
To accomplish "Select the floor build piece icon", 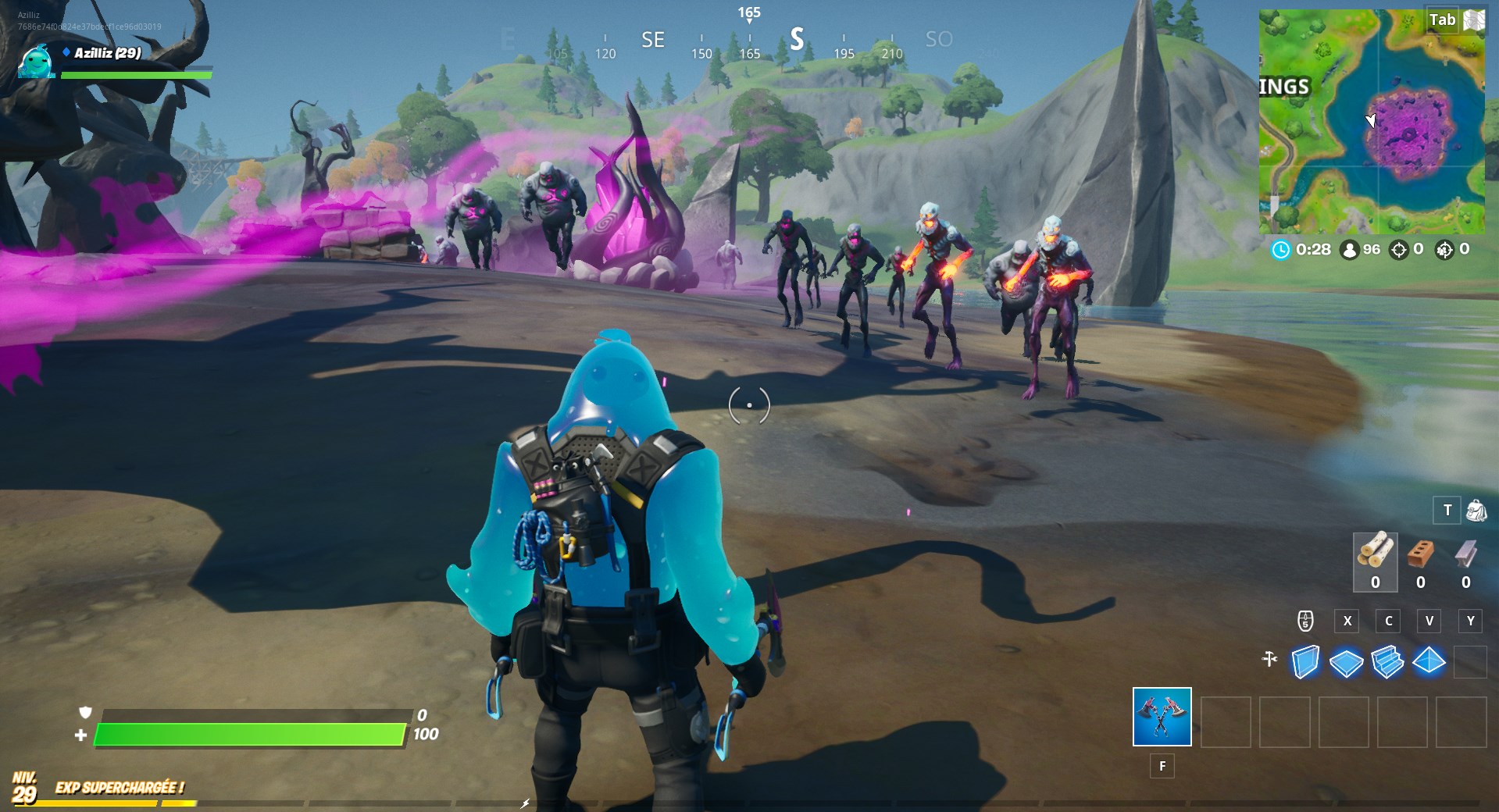I will click(1345, 662).
